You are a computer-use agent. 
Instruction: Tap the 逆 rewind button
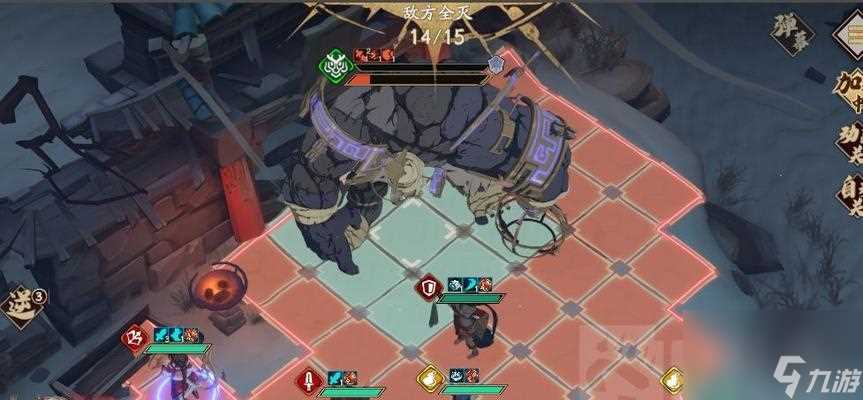point(18,302)
